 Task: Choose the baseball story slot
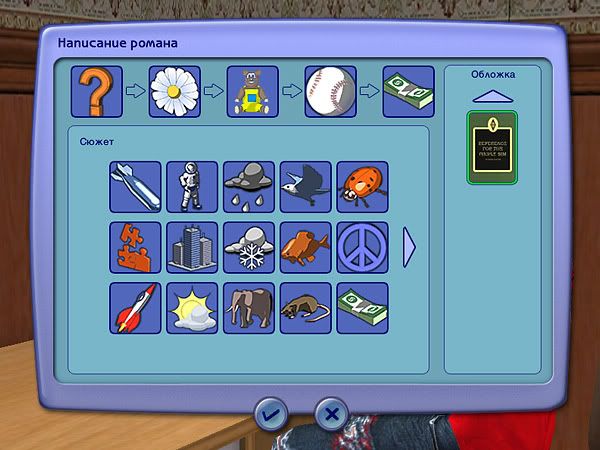(x=330, y=92)
